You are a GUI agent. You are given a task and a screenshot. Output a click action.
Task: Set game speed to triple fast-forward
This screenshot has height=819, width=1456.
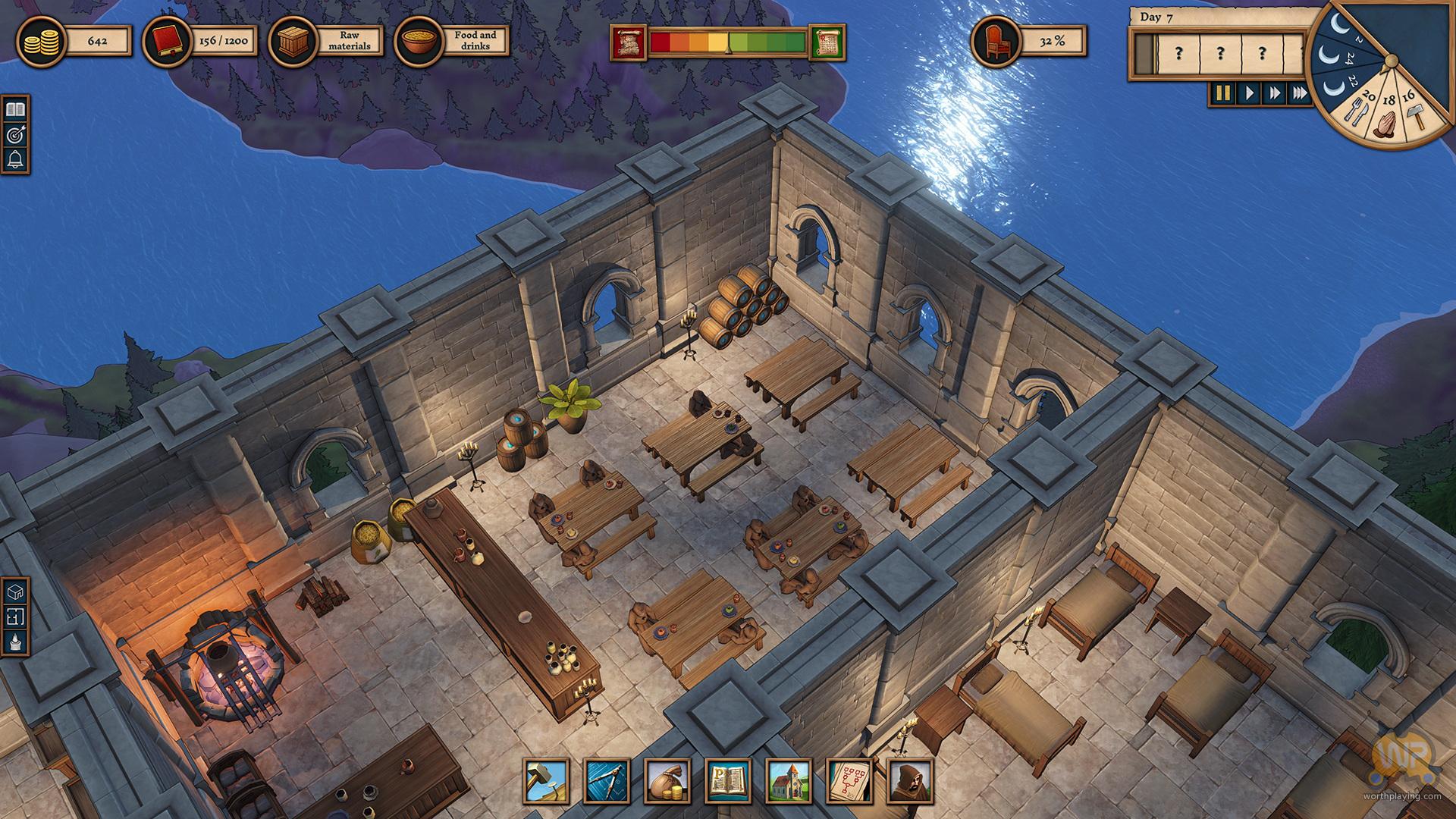coord(1300,93)
